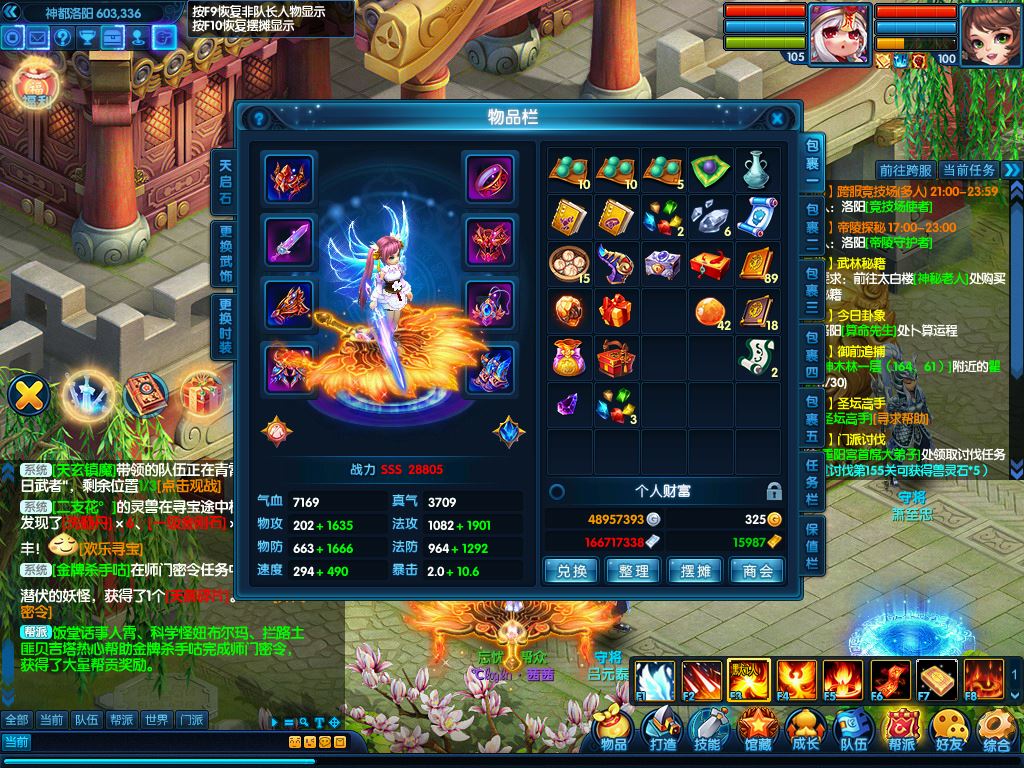1024x768 pixels.
Task: Click the help question mark in inventory
Action: coord(259,118)
